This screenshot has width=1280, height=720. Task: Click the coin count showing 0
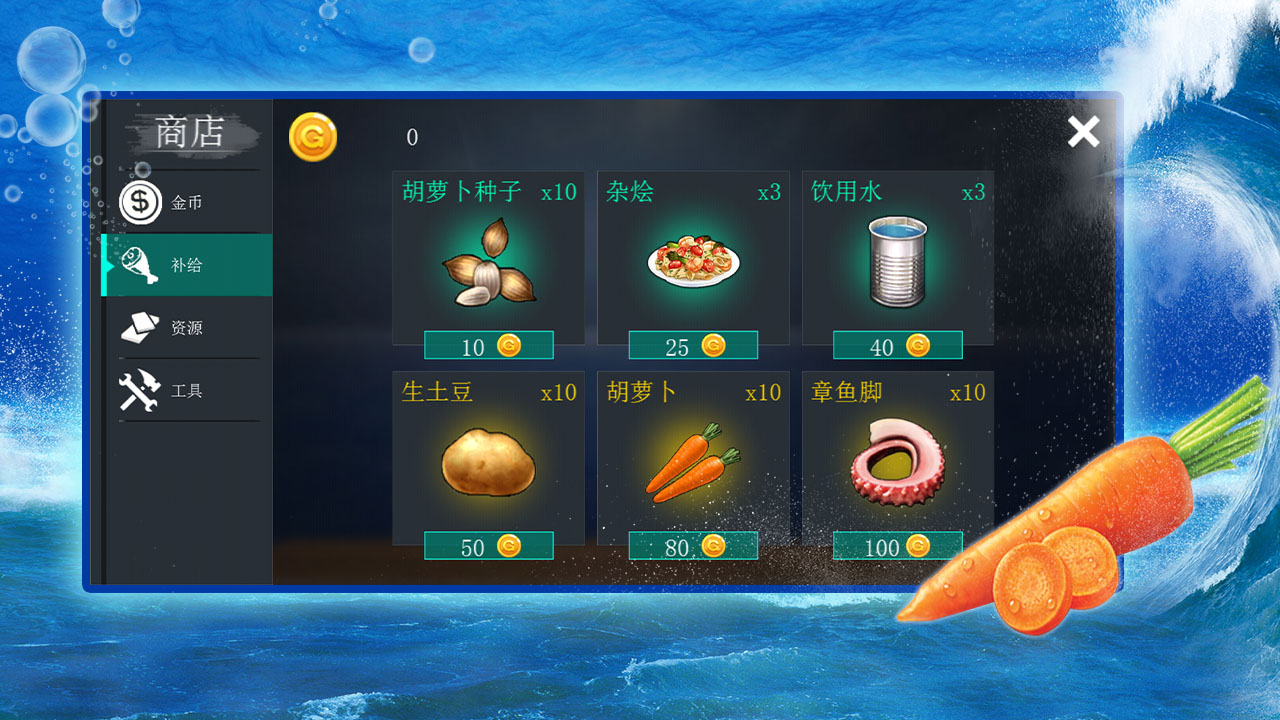click(x=411, y=138)
